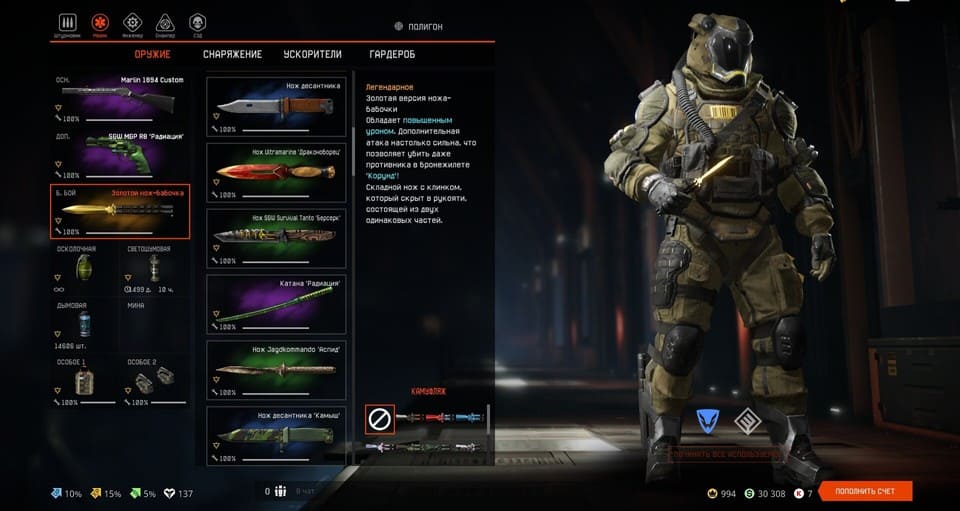Choose the Нож Ultramarine 'Драконоборец' knife

coord(276,171)
